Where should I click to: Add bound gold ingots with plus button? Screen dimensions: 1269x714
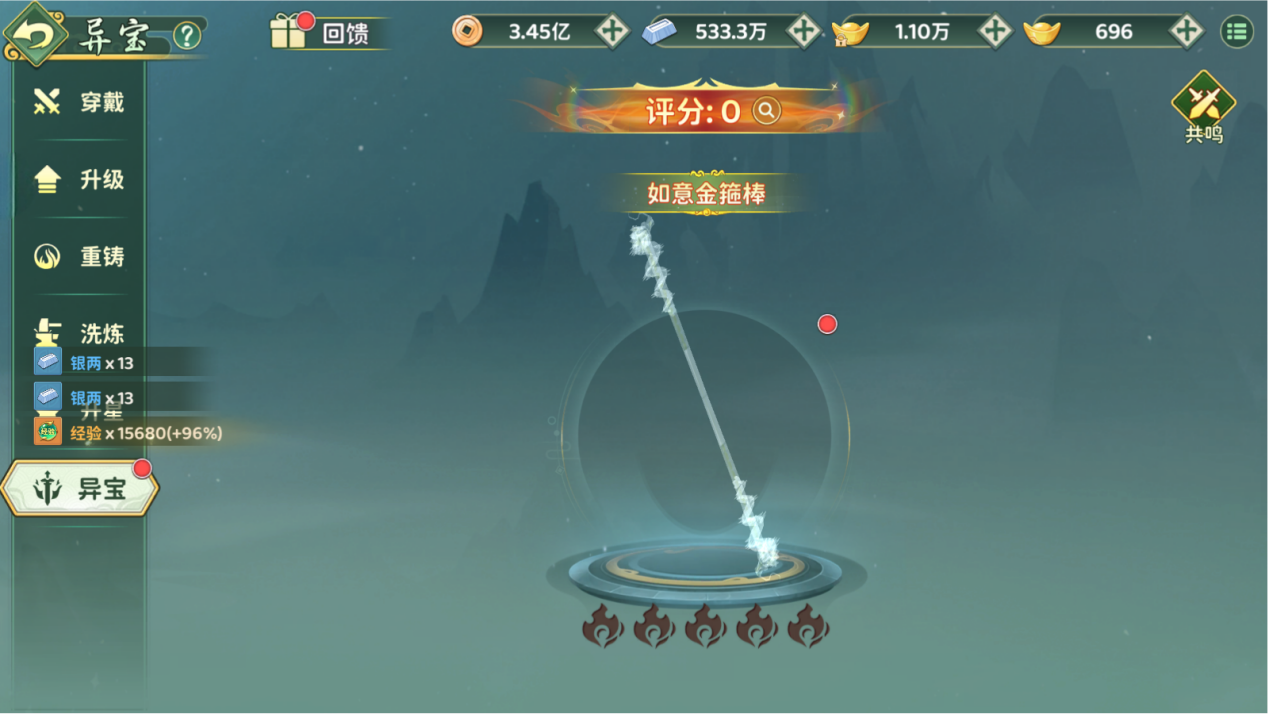pyautogui.click(x=994, y=31)
